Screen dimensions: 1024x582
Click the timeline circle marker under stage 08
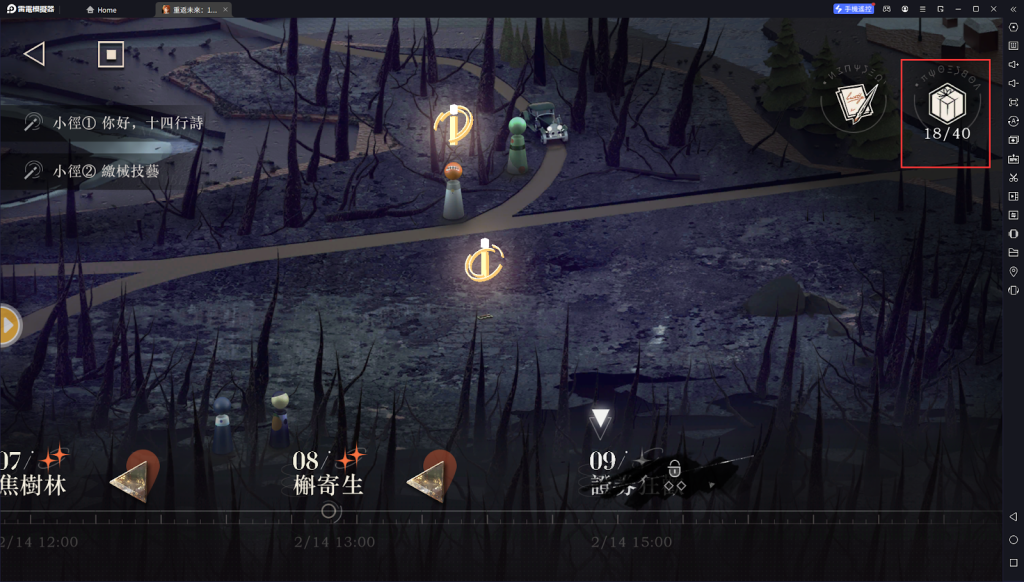pos(329,512)
